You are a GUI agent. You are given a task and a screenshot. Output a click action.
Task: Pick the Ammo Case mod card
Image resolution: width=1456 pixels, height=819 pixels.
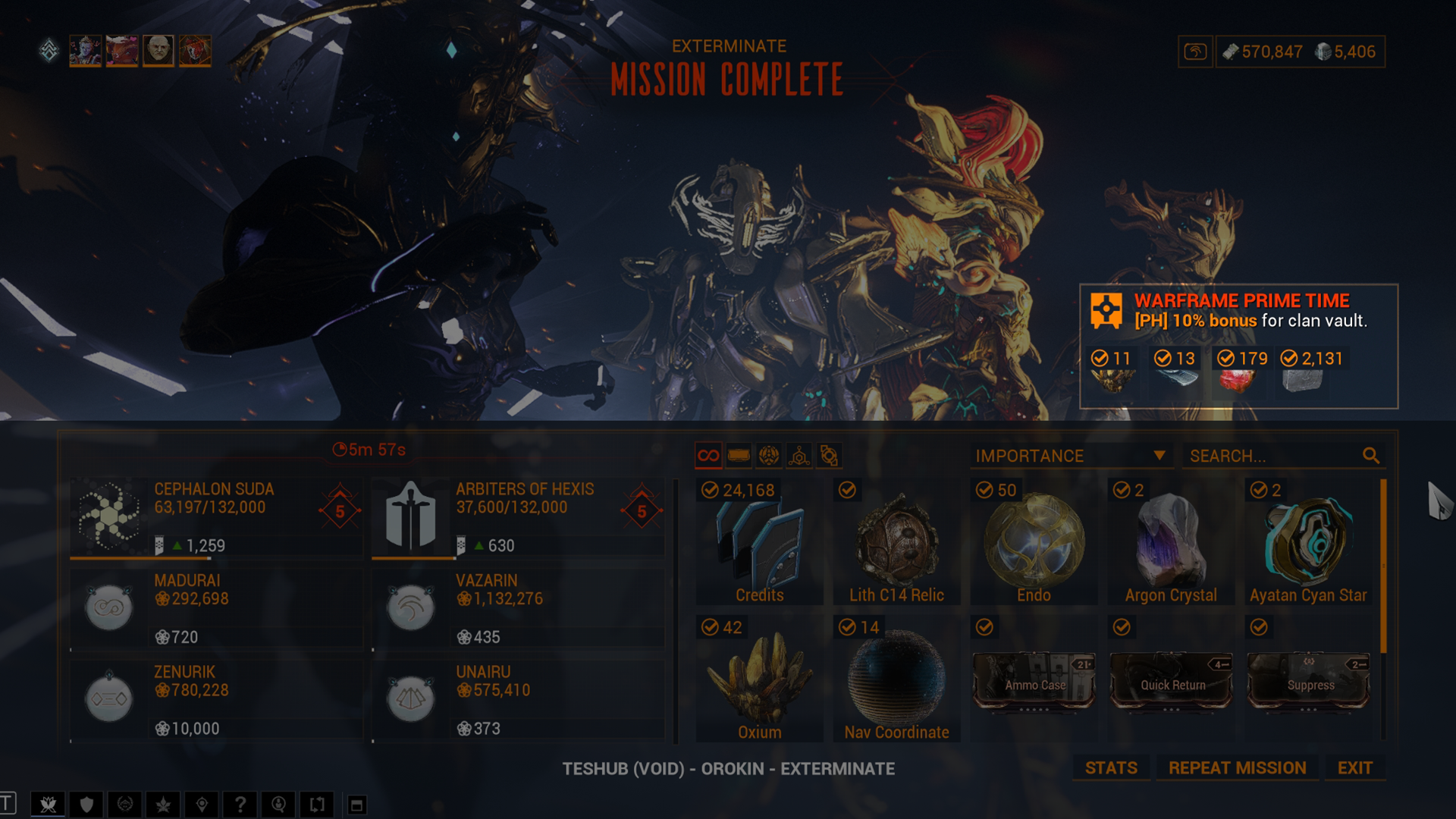click(x=1034, y=680)
